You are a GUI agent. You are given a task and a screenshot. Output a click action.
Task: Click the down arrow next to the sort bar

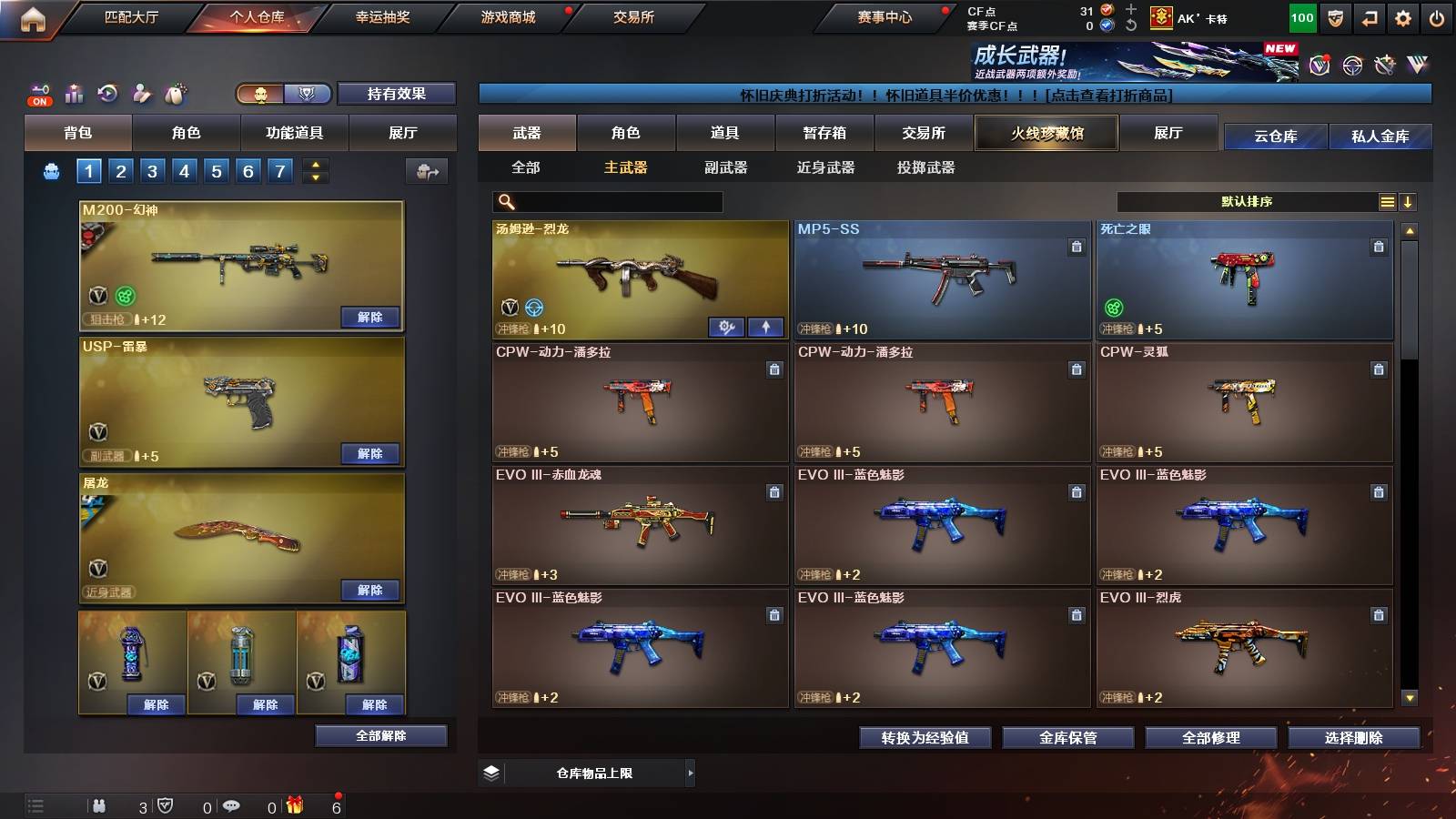[x=1410, y=202]
